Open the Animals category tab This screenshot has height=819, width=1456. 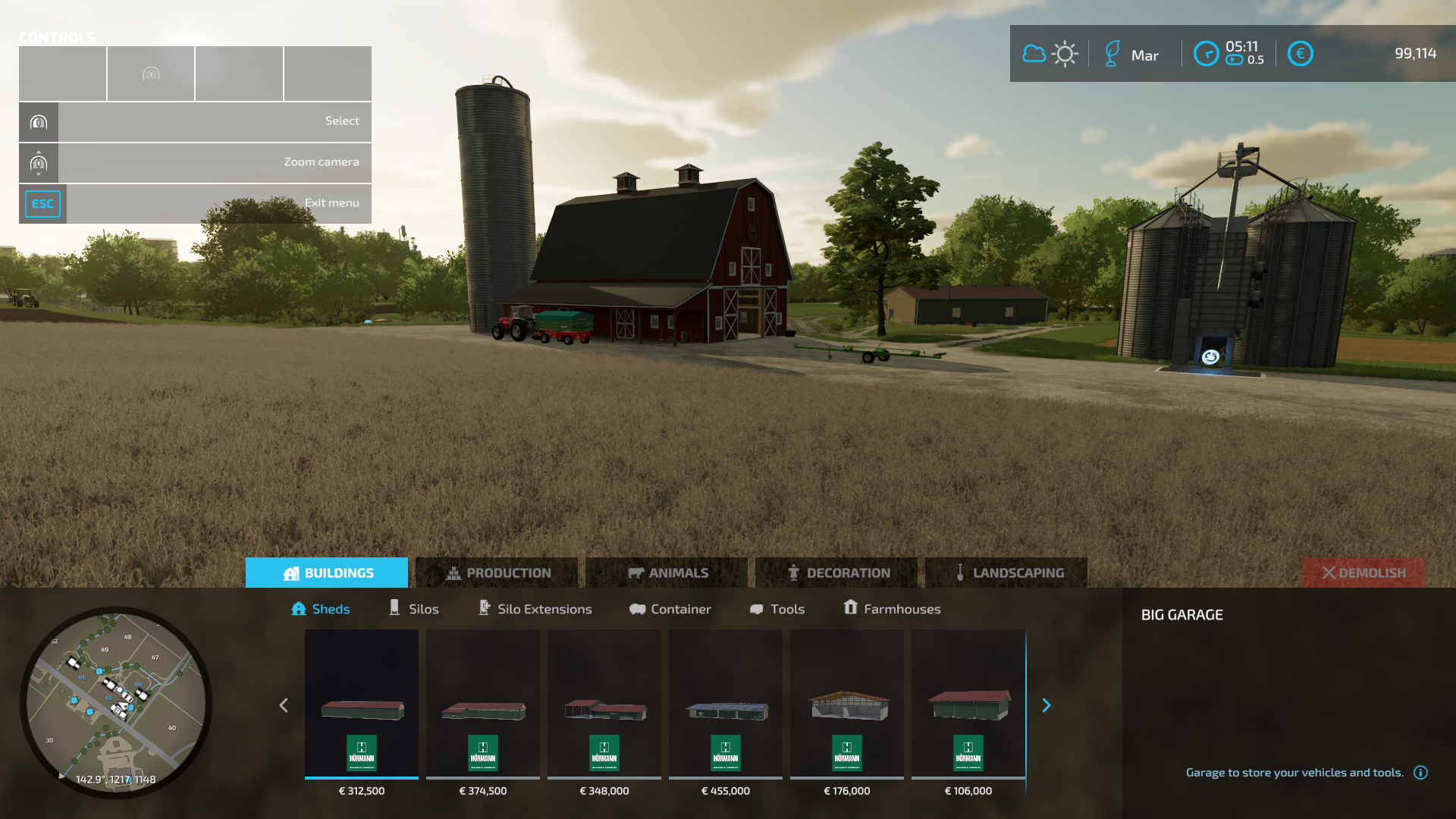[x=667, y=573]
